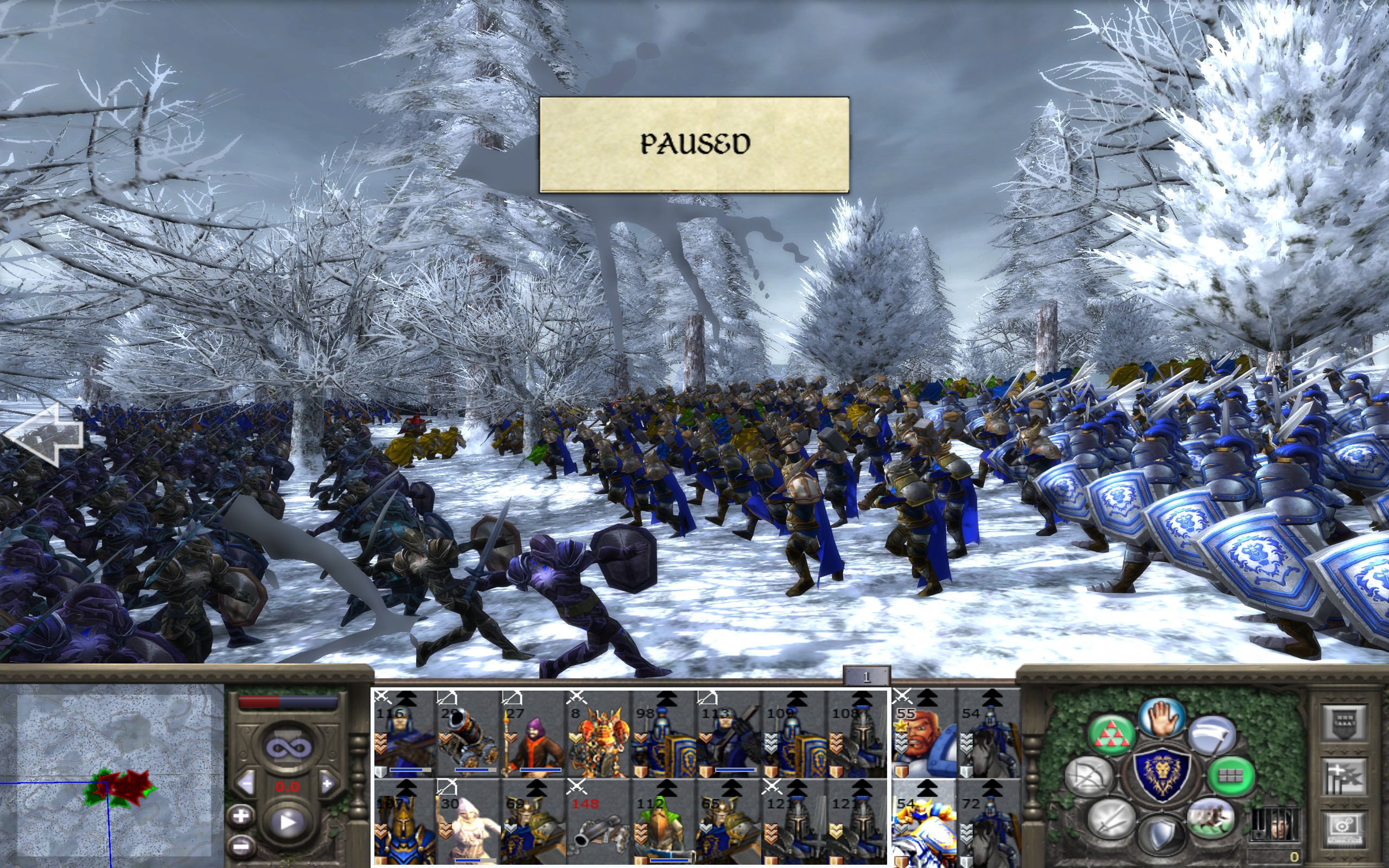Image resolution: width=1389 pixels, height=868 pixels.
Task: Select the cannon unit card numbered 29
Action: [467, 733]
